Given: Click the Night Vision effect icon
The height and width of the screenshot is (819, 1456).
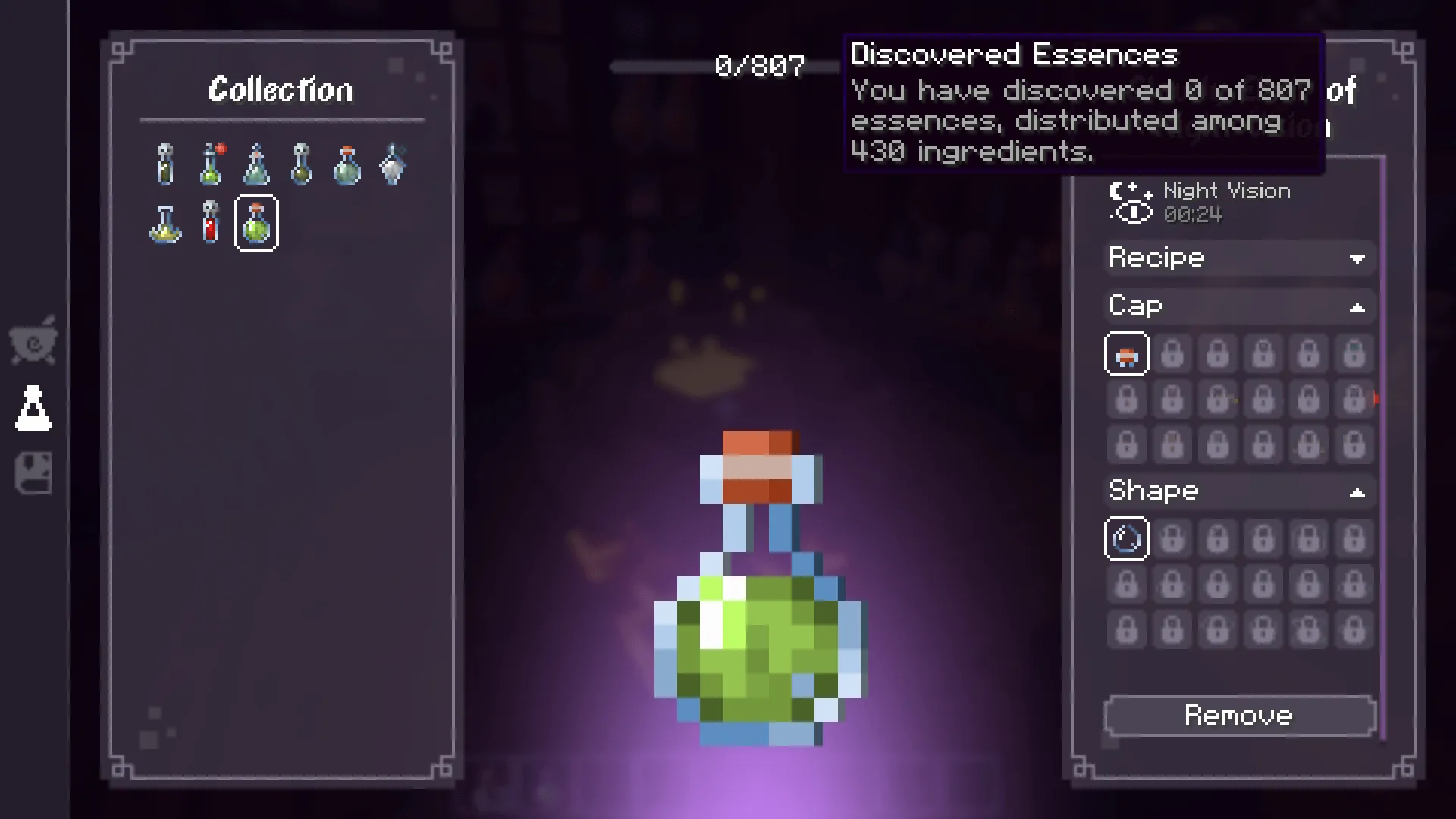Looking at the screenshot, I should pos(1129,202).
